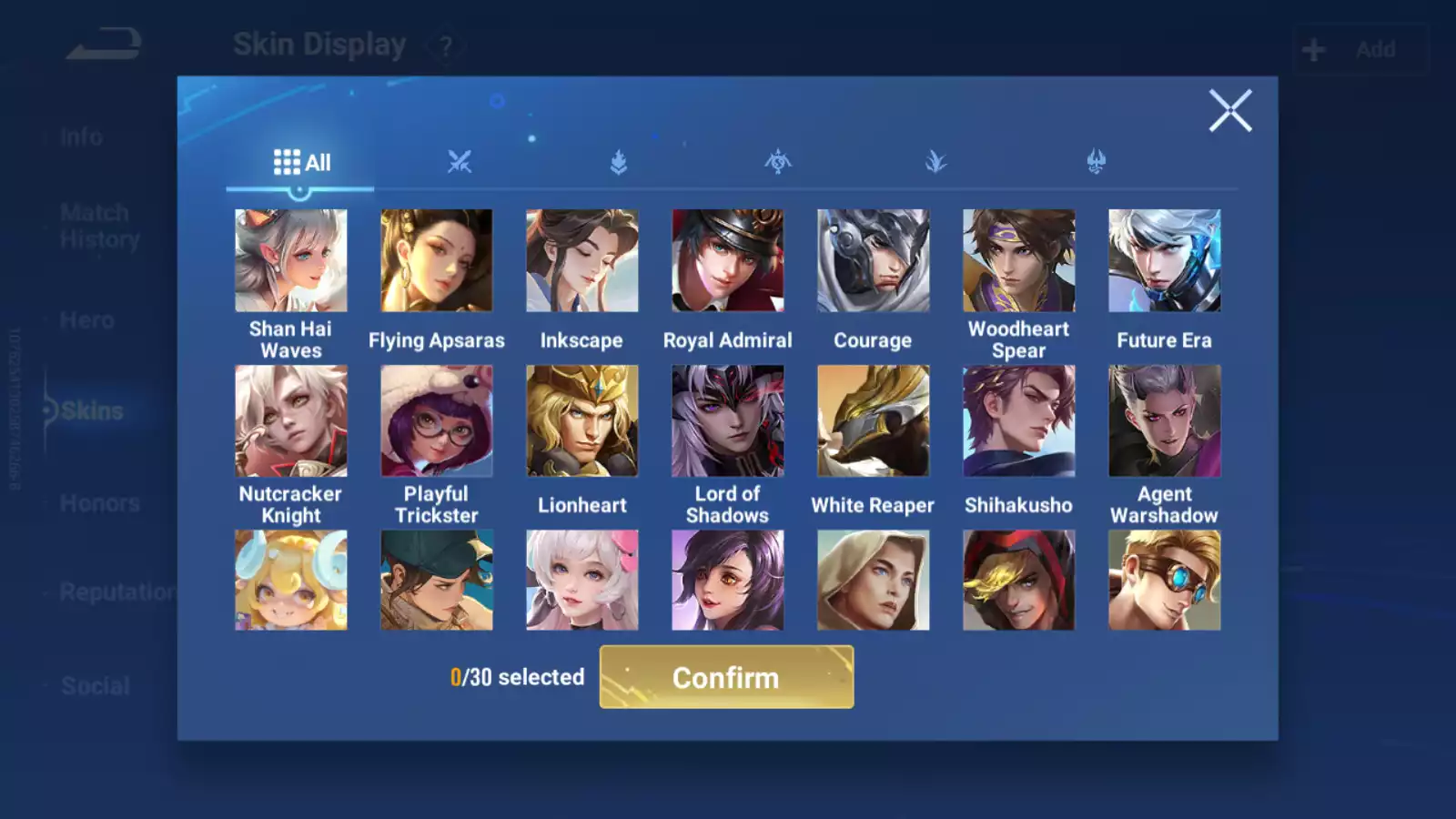Close the skin selection popup
The image size is (1456, 819).
coord(1230,111)
